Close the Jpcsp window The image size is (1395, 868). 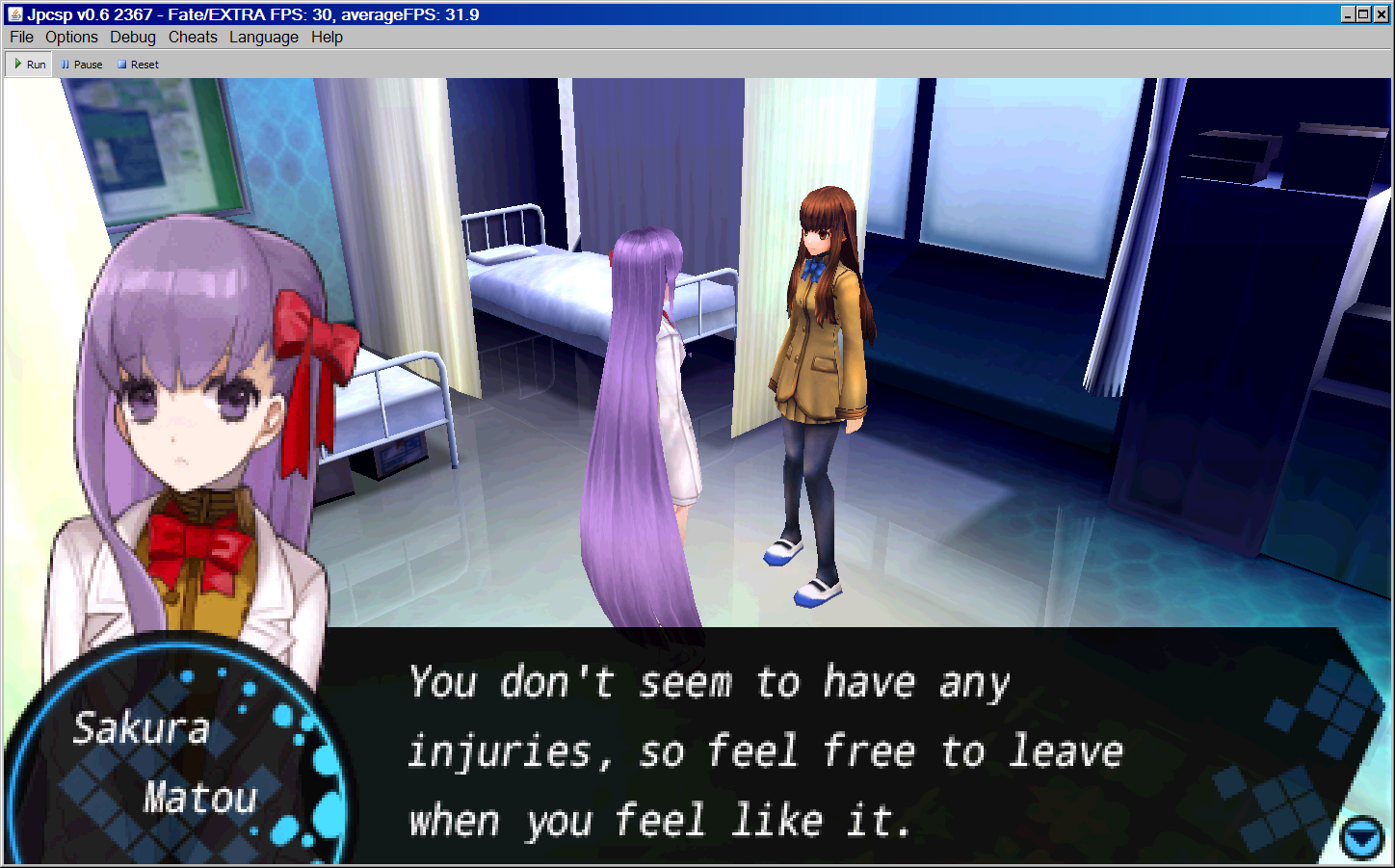1381,13
